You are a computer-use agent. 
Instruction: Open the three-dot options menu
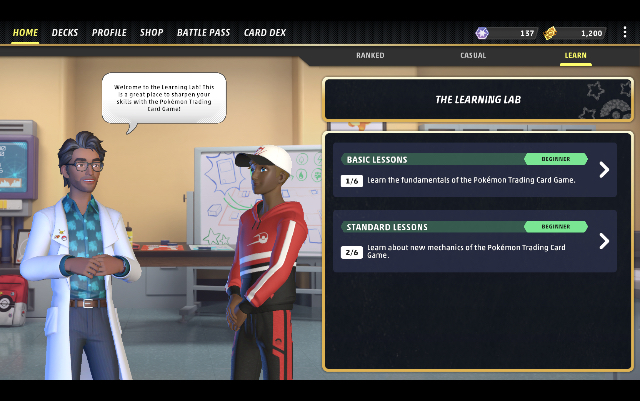[x=625, y=33]
